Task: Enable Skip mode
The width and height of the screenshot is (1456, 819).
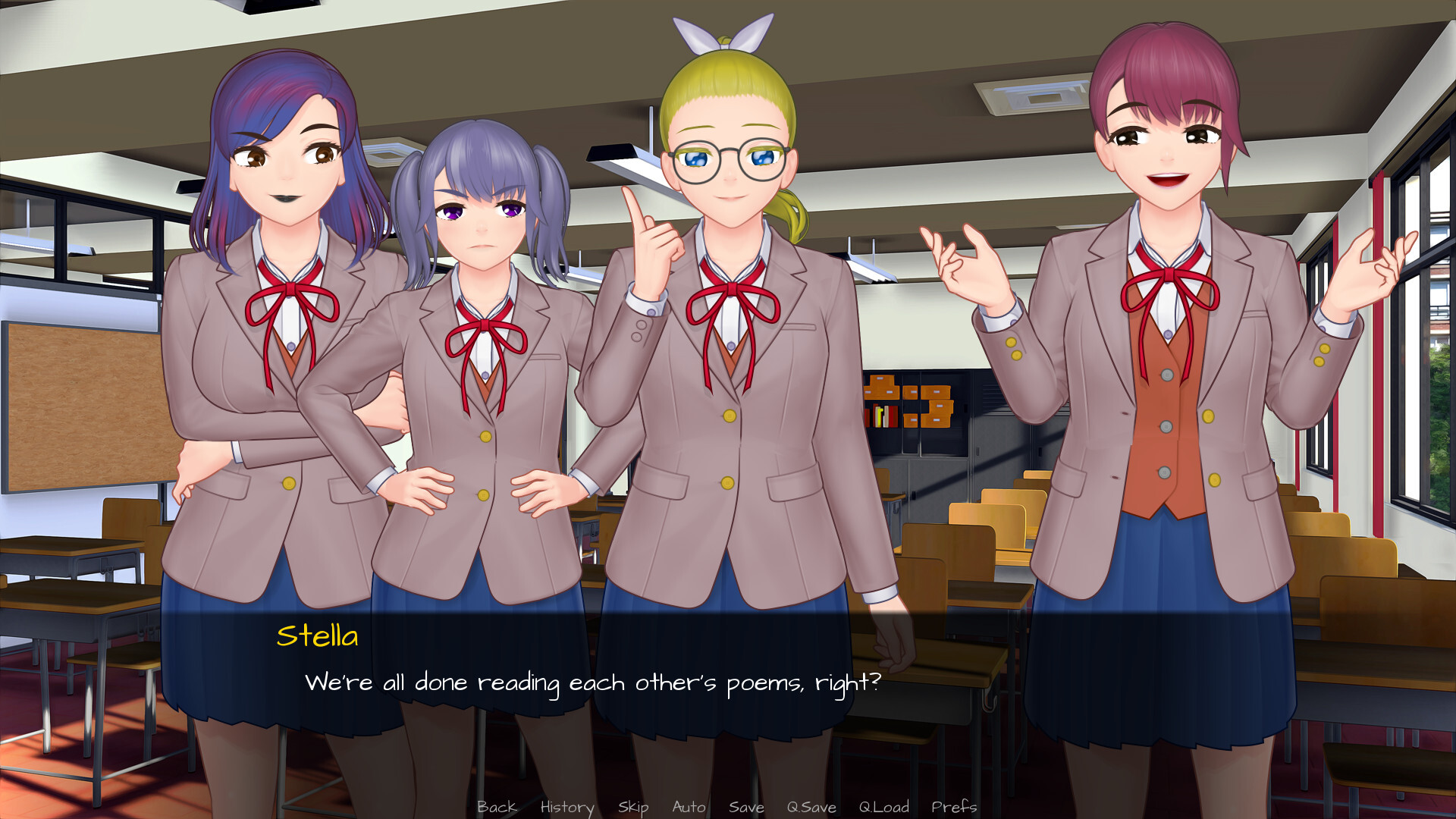Action: tap(634, 807)
